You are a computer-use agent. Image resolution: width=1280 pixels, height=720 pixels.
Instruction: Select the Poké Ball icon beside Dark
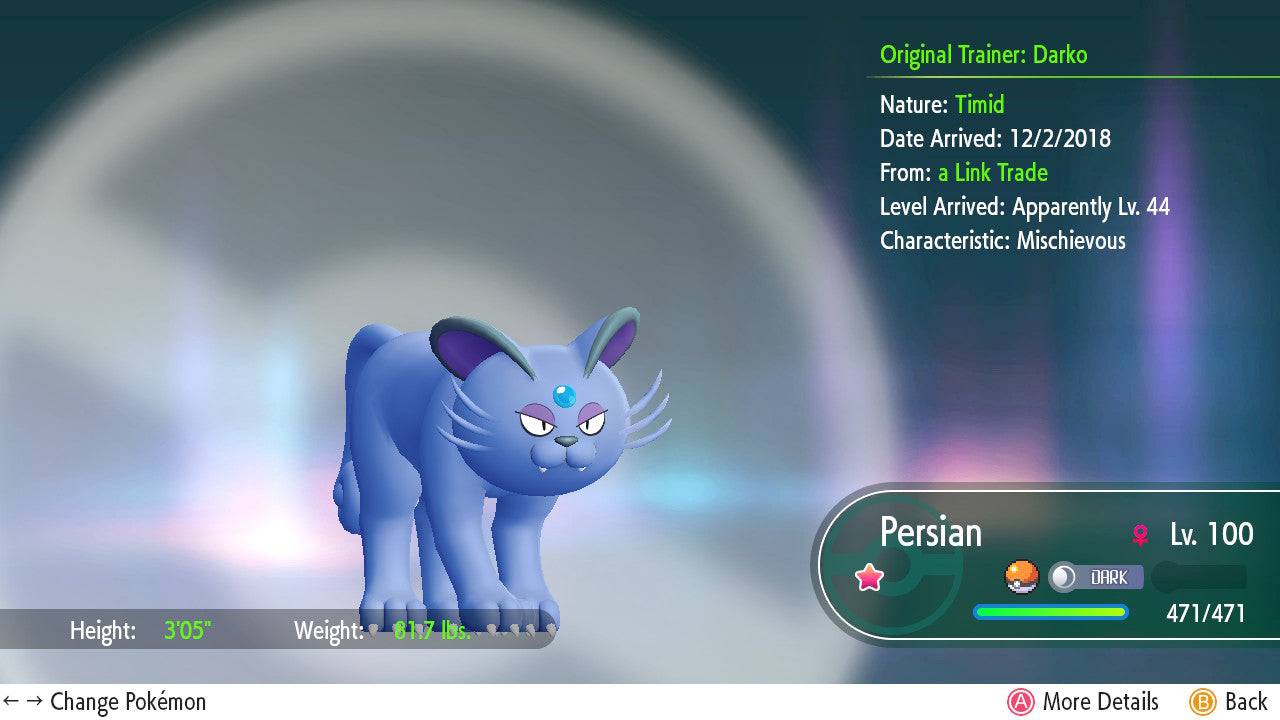tap(1021, 577)
